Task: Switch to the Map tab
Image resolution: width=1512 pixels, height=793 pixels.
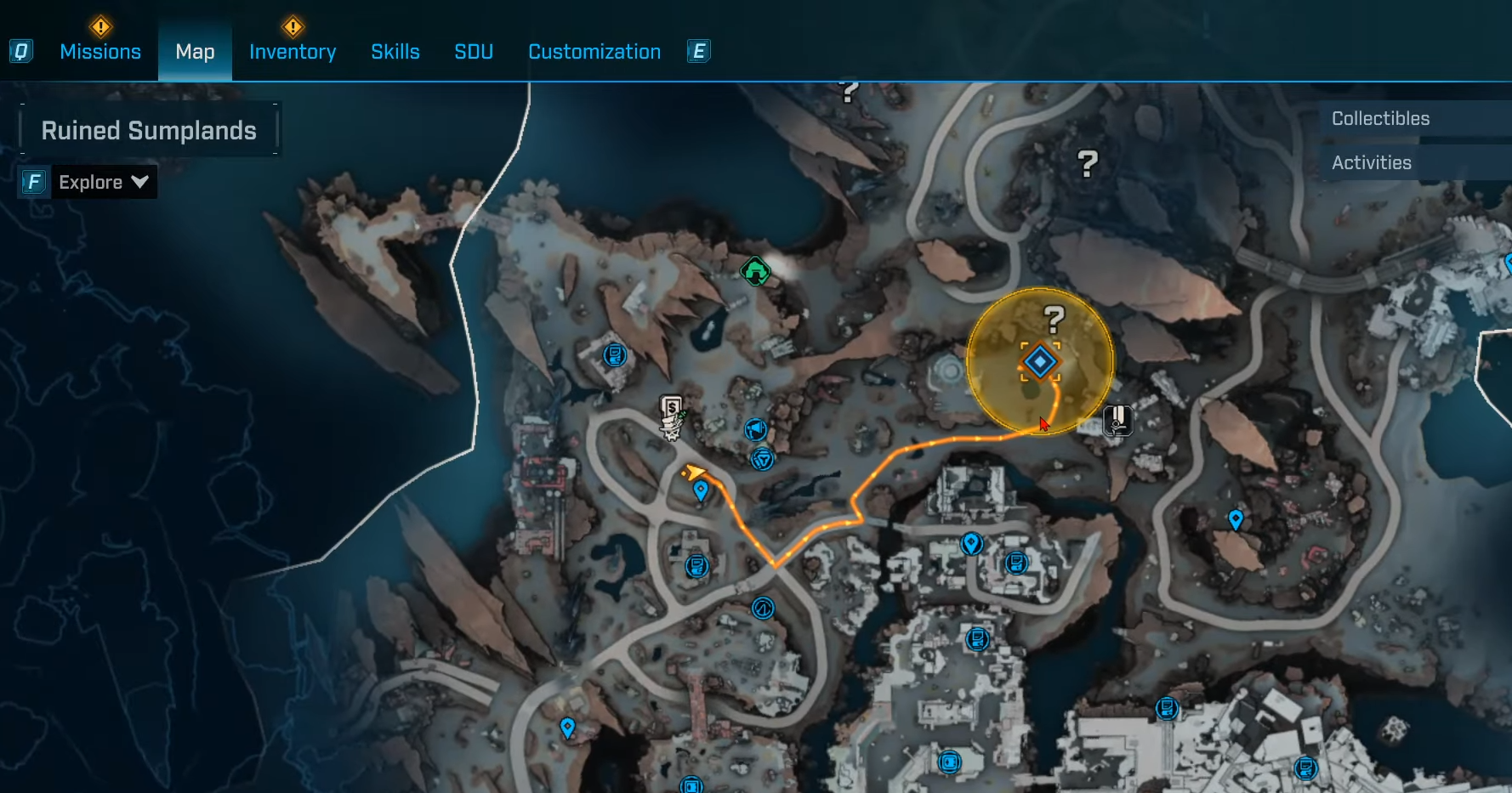Action: click(x=195, y=52)
